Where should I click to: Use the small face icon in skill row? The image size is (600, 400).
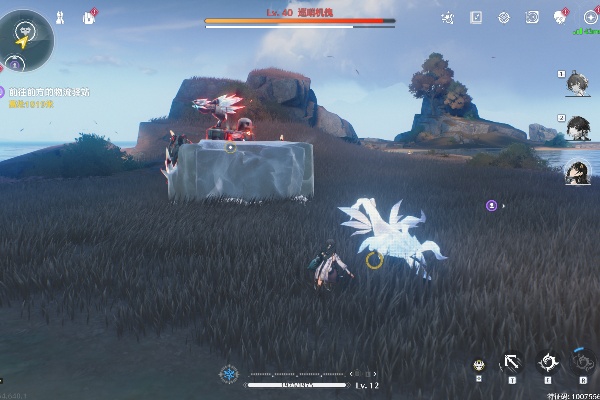click(x=479, y=366)
